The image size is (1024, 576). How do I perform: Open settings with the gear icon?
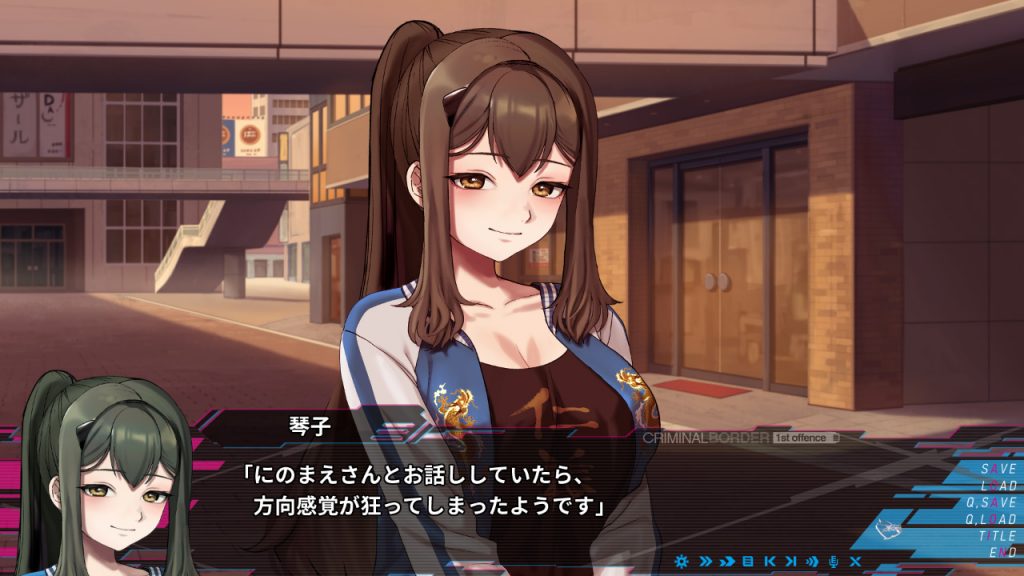pos(682,561)
